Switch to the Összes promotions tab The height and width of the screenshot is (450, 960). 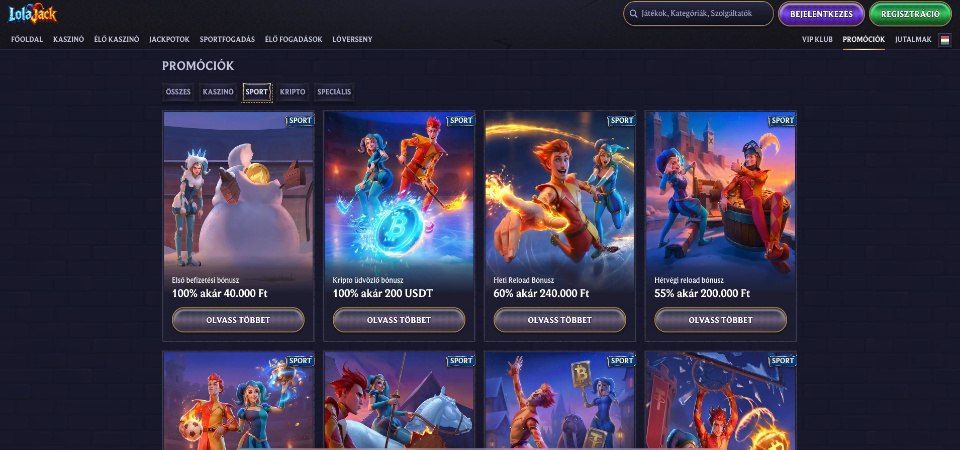click(178, 91)
